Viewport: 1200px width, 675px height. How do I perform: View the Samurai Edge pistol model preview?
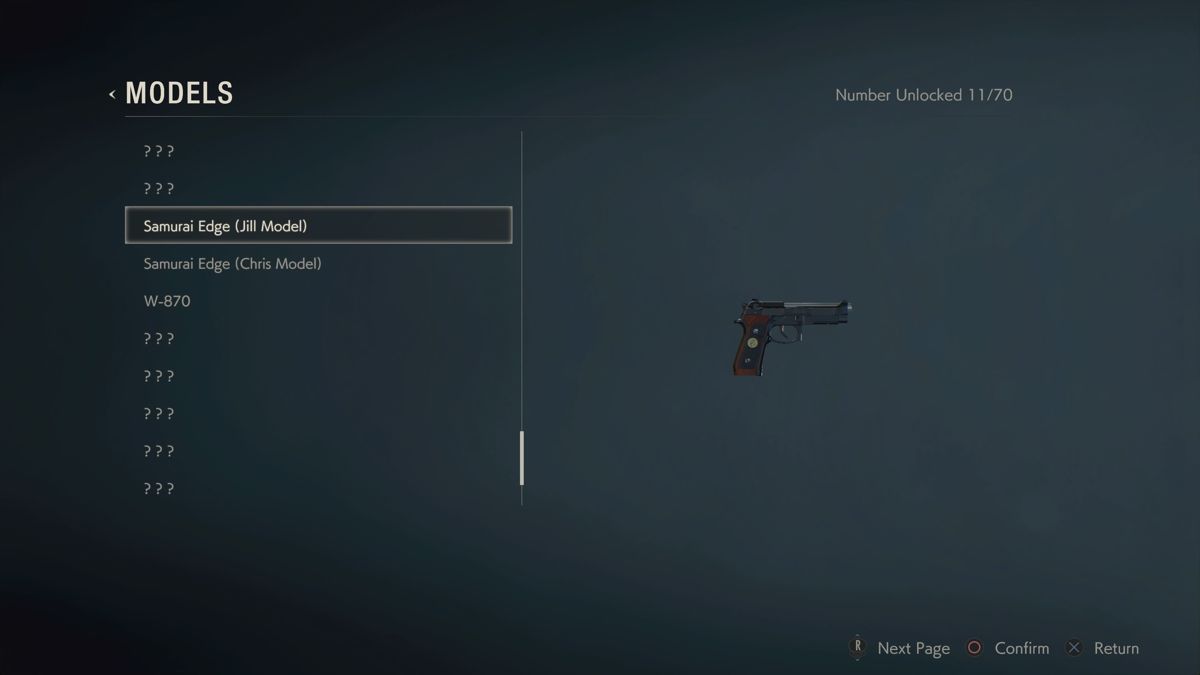tap(791, 336)
